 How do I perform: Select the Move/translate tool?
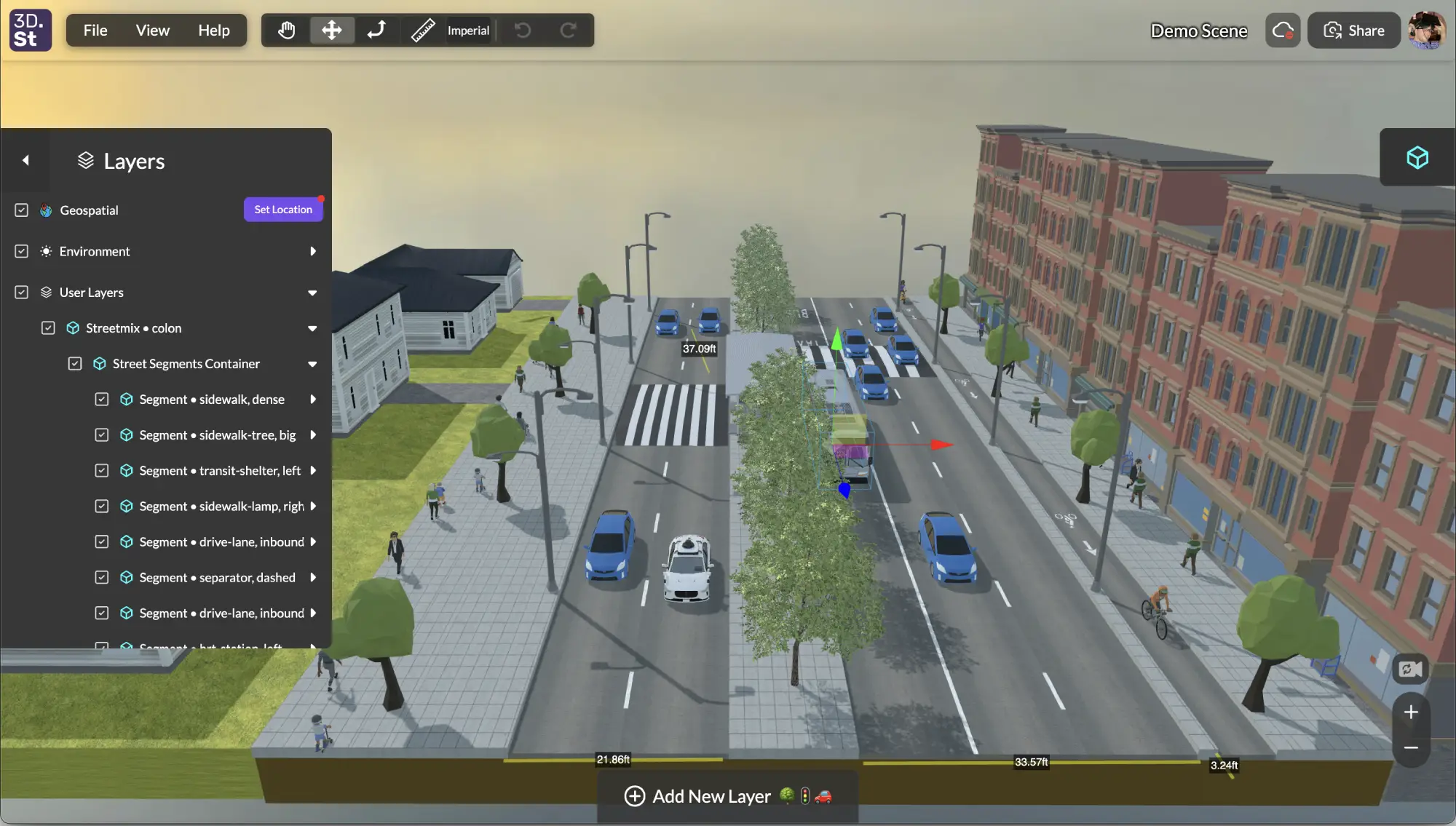pyautogui.click(x=332, y=30)
